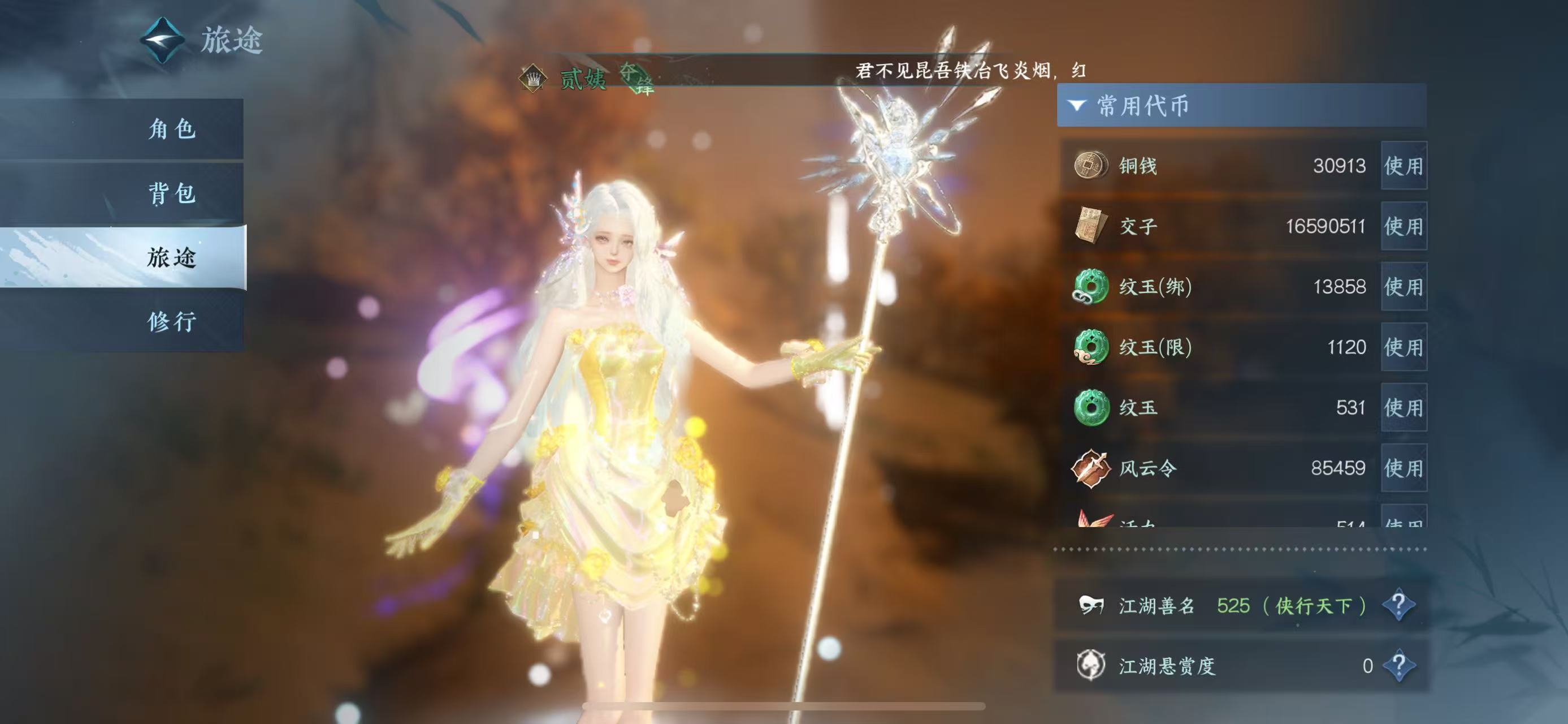Switch to the 背包 backpack tab
Image resolution: width=1568 pixels, height=724 pixels.
[172, 193]
